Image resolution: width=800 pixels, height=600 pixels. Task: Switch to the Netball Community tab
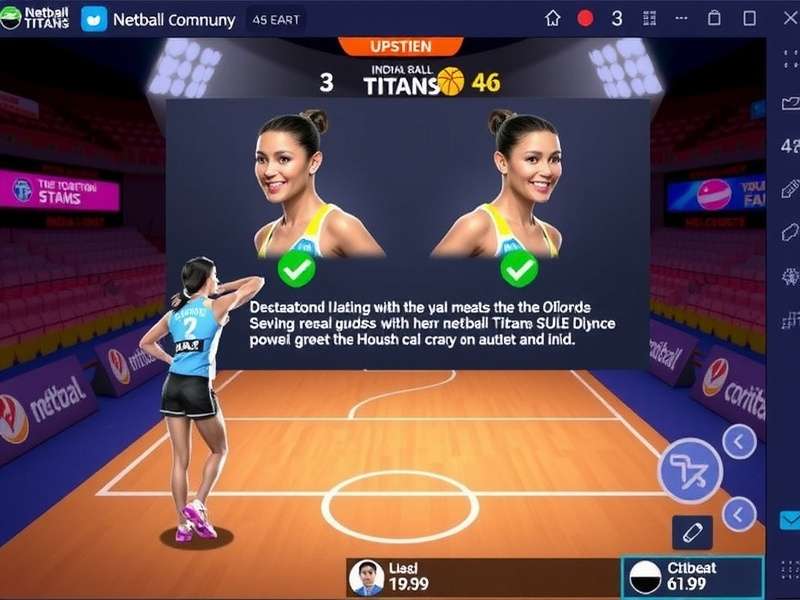159,19
